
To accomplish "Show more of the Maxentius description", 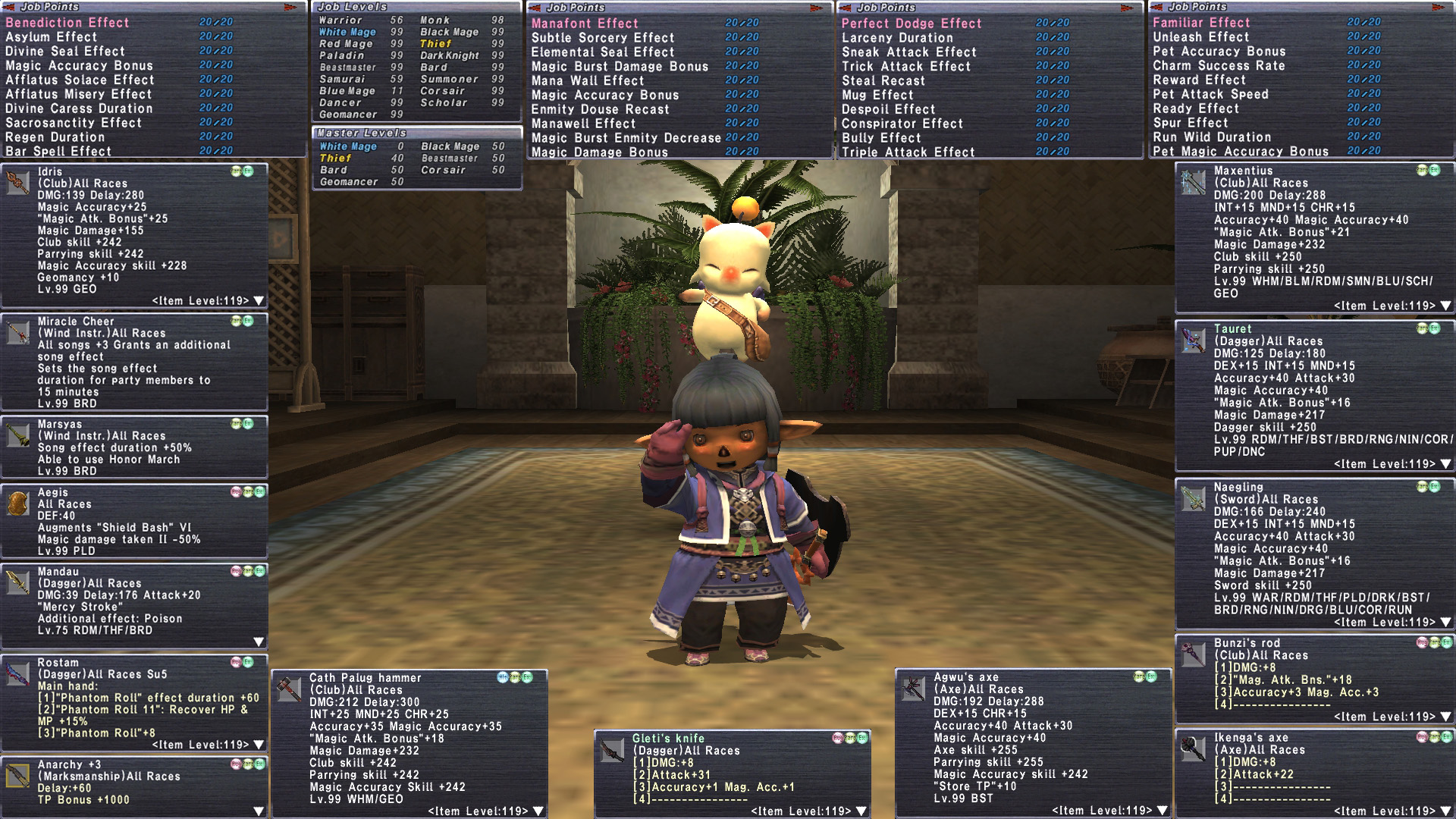I will [1445, 306].
